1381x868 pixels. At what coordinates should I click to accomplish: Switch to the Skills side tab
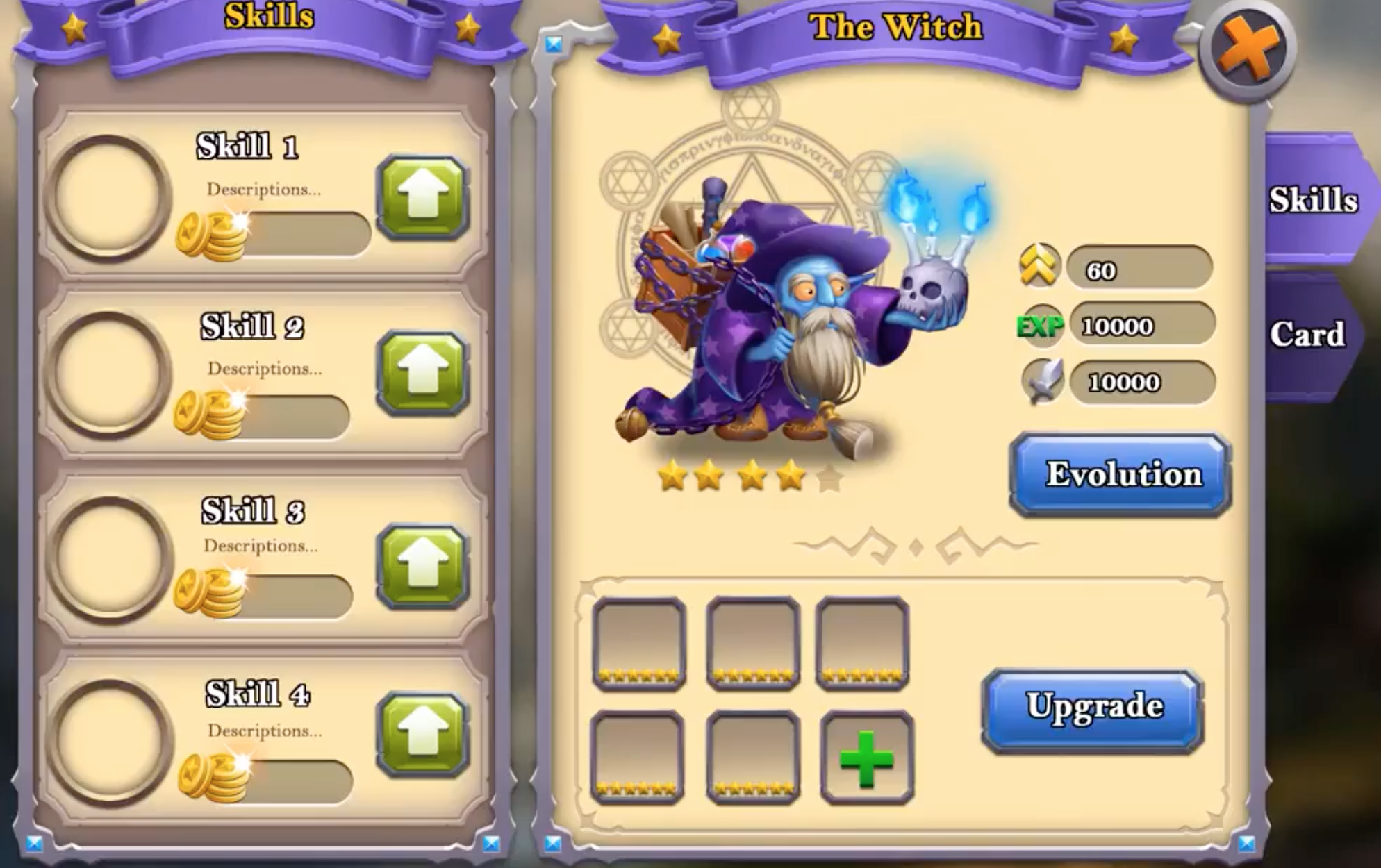pos(1312,200)
